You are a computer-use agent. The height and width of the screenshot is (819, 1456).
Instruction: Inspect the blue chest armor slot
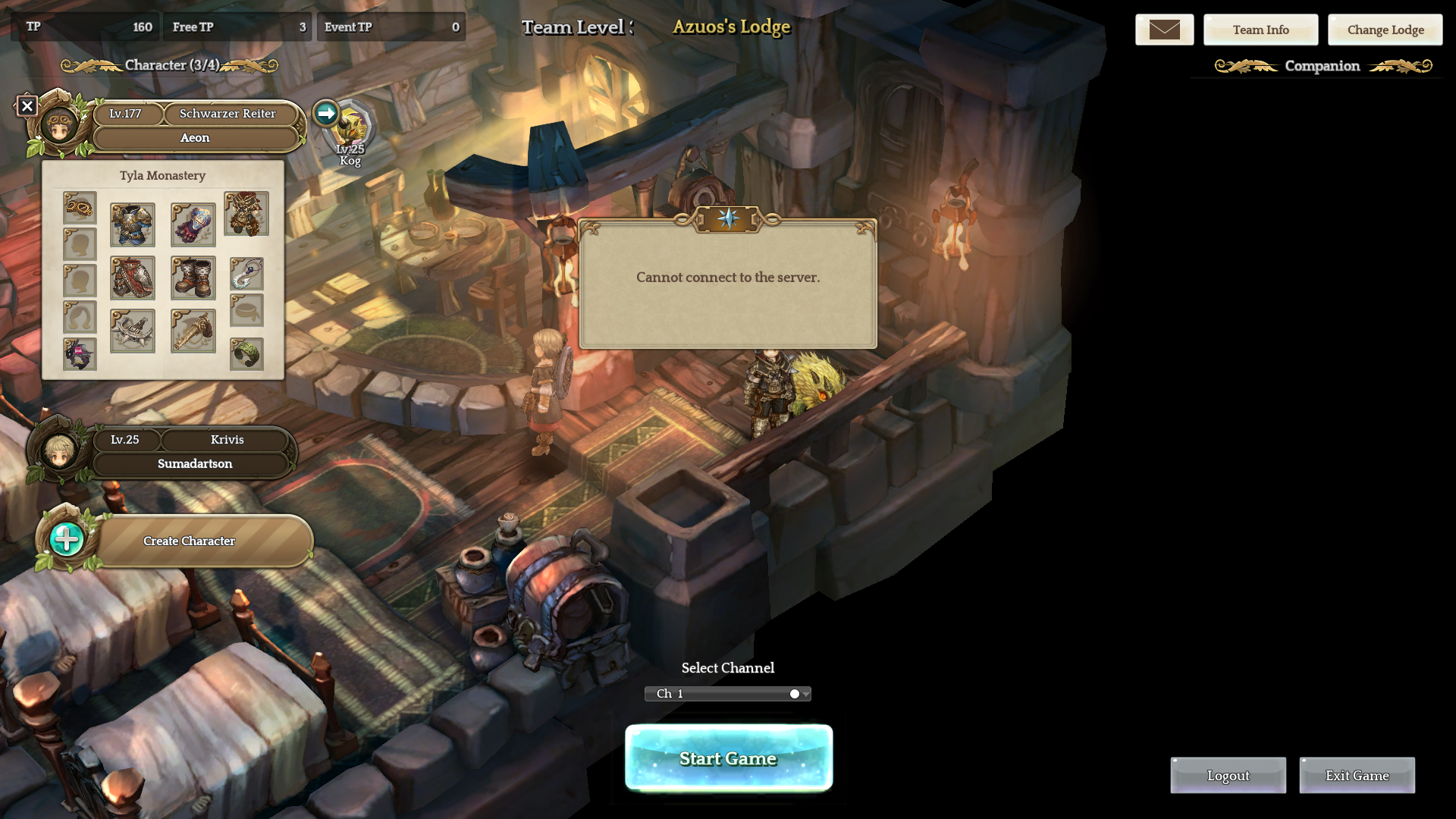pyautogui.click(x=133, y=224)
